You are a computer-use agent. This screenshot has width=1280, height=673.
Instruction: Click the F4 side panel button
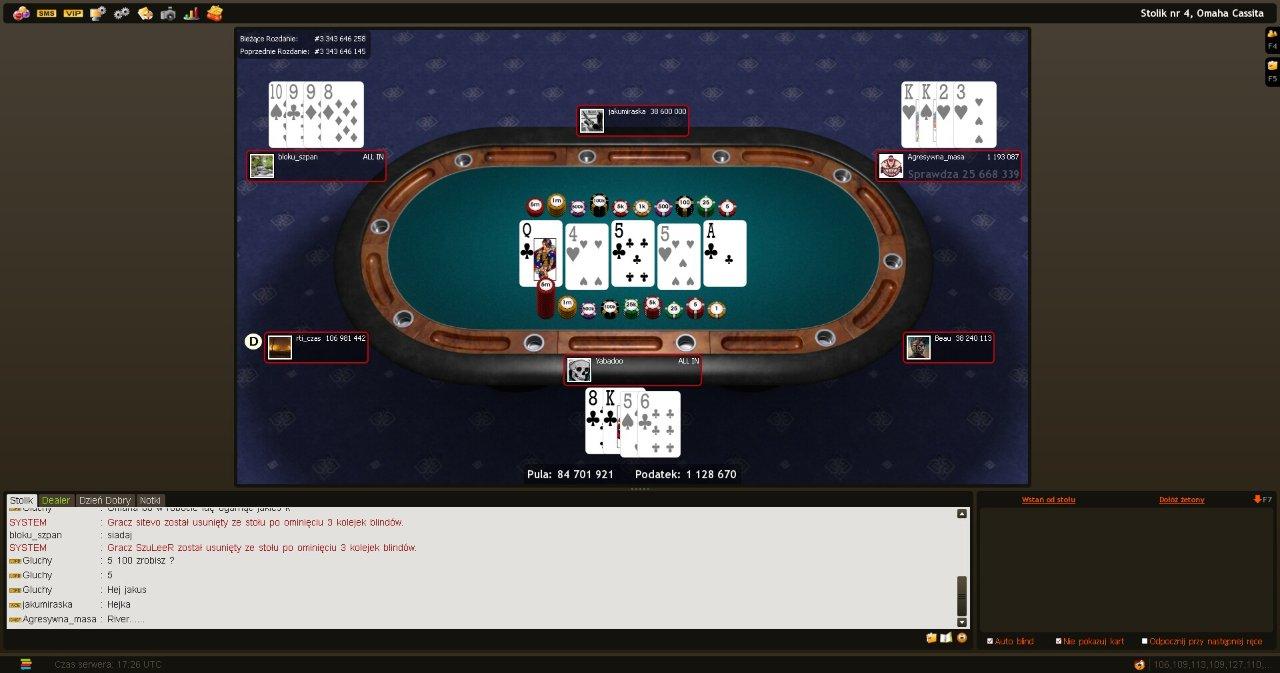pos(1272,39)
